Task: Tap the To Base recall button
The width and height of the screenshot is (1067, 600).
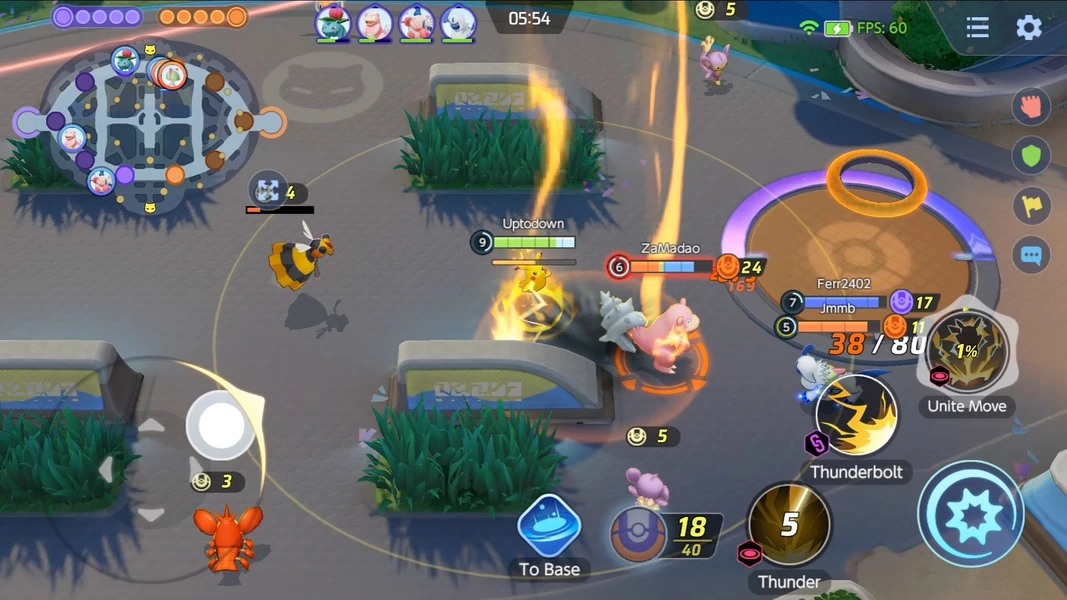Action: (x=549, y=527)
